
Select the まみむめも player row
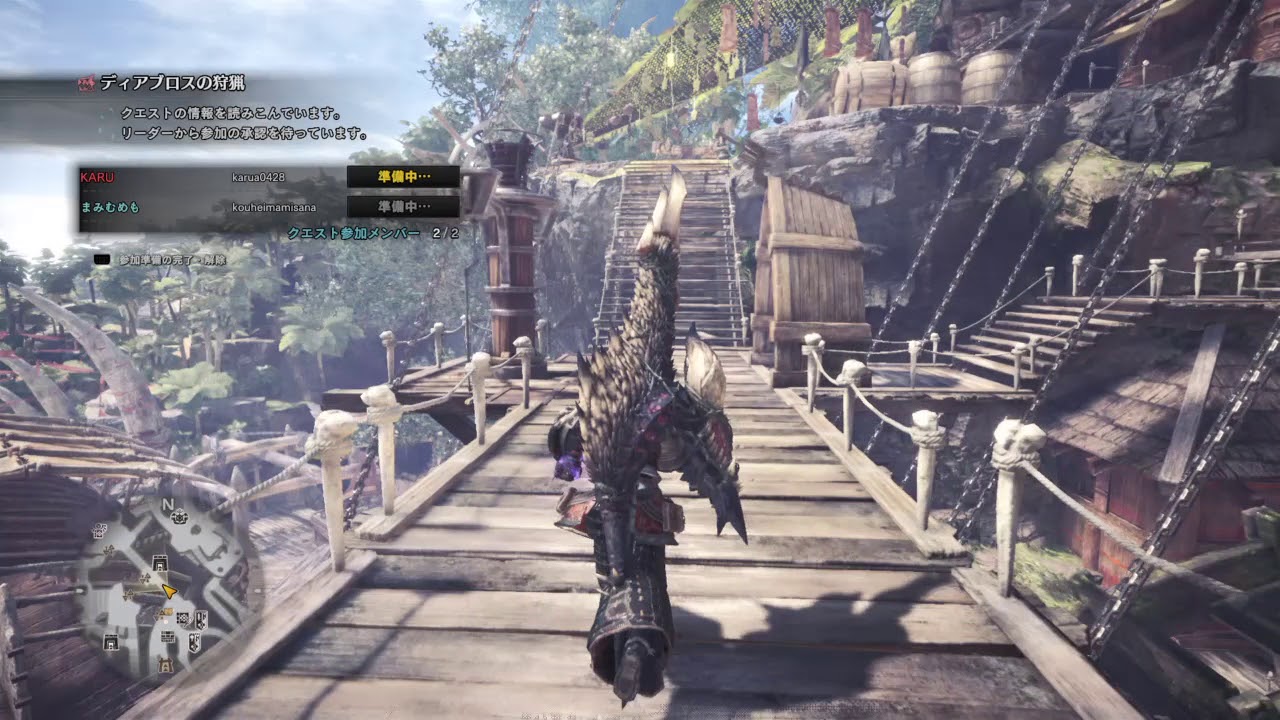tap(210, 206)
